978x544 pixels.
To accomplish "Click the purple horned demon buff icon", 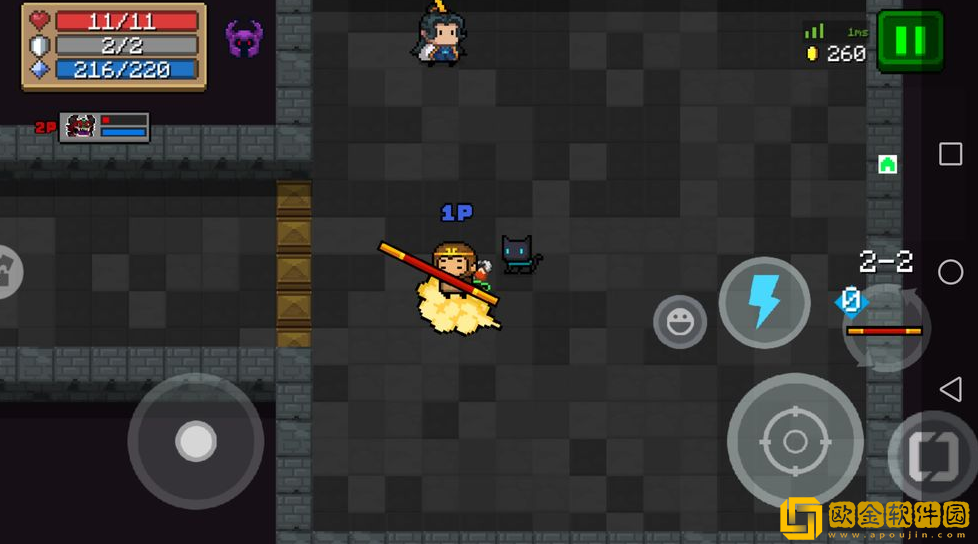I will (x=244, y=39).
